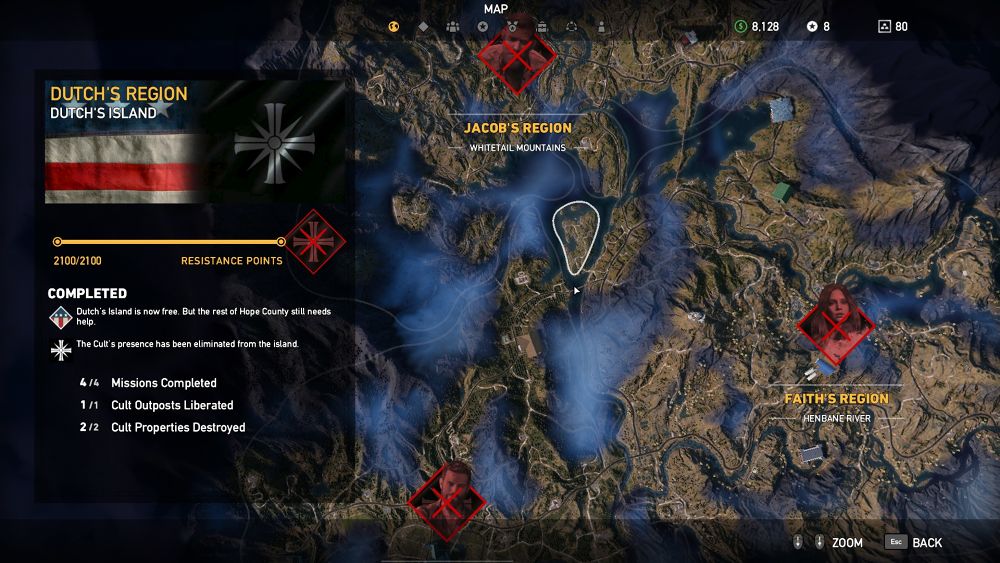
Task: Select Faith's crossed-out portrait marker
Action: click(836, 322)
